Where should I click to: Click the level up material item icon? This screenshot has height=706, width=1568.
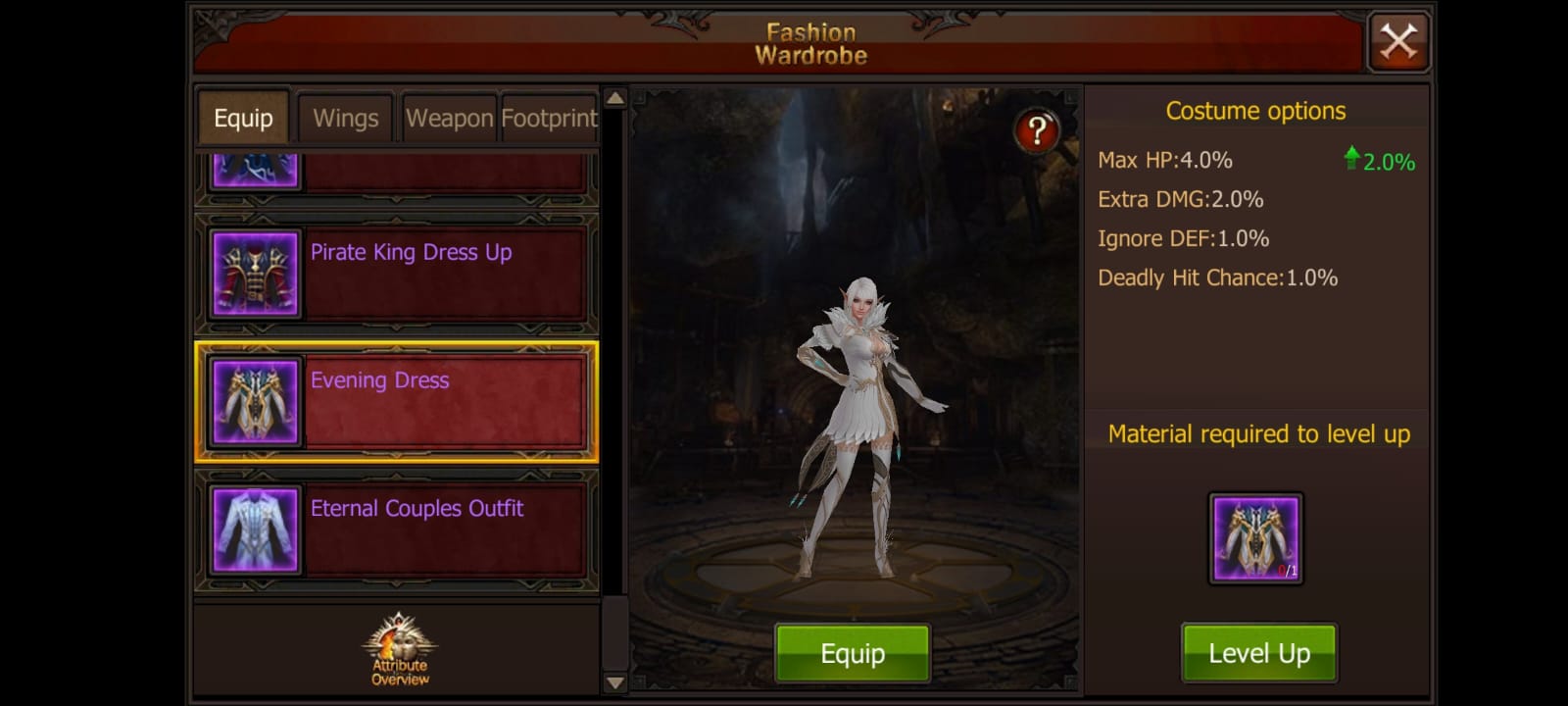pyautogui.click(x=1257, y=537)
